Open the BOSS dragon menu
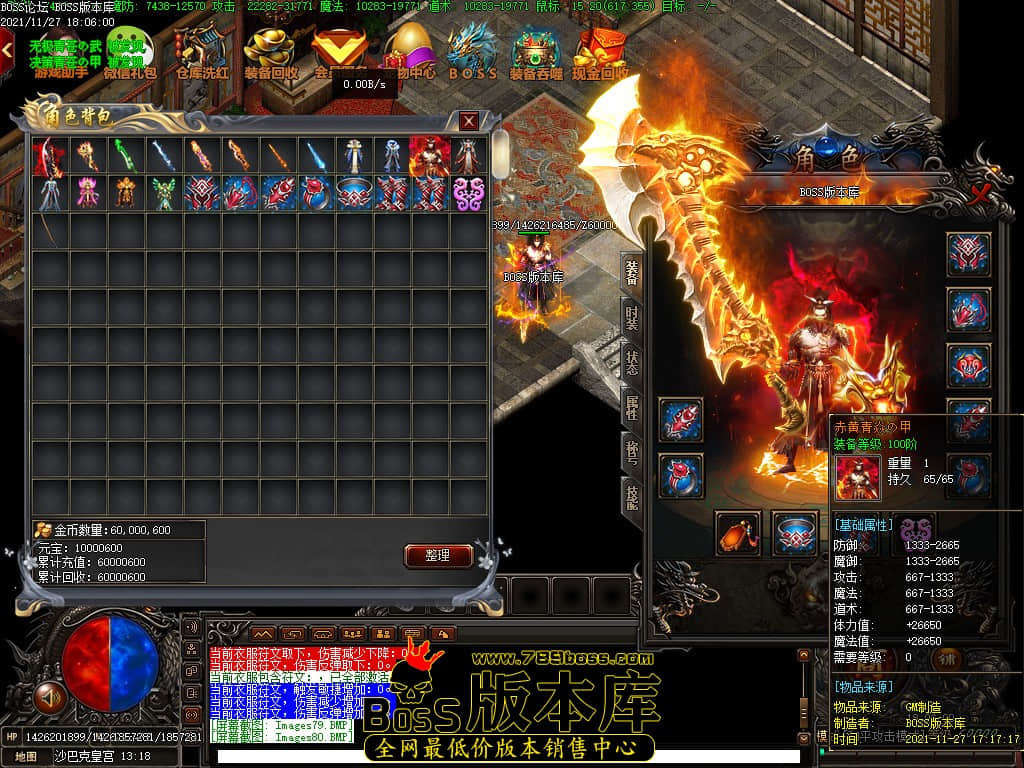The image size is (1024, 768). point(473,53)
